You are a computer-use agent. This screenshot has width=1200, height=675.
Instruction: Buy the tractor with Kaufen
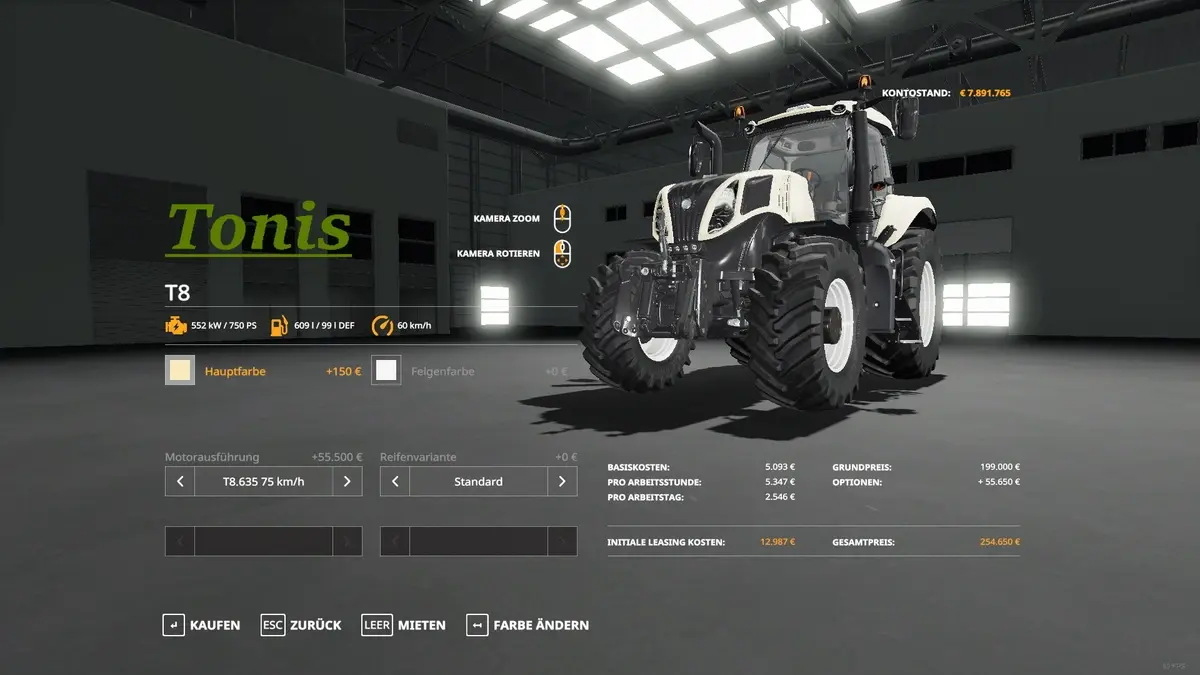point(202,625)
